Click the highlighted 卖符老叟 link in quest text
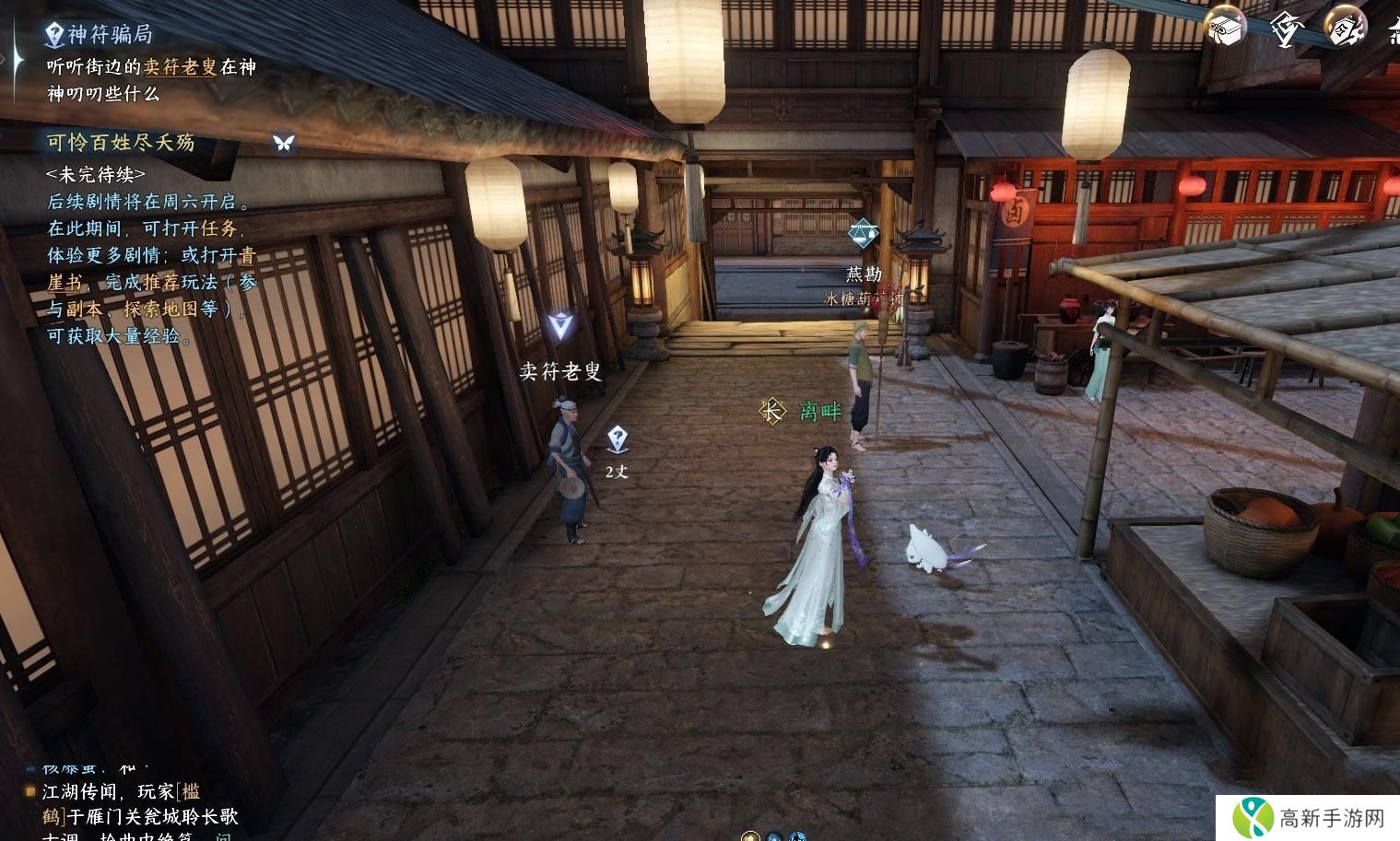The height and width of the screenshot is (841, 1400). click(x=181, y=67)
